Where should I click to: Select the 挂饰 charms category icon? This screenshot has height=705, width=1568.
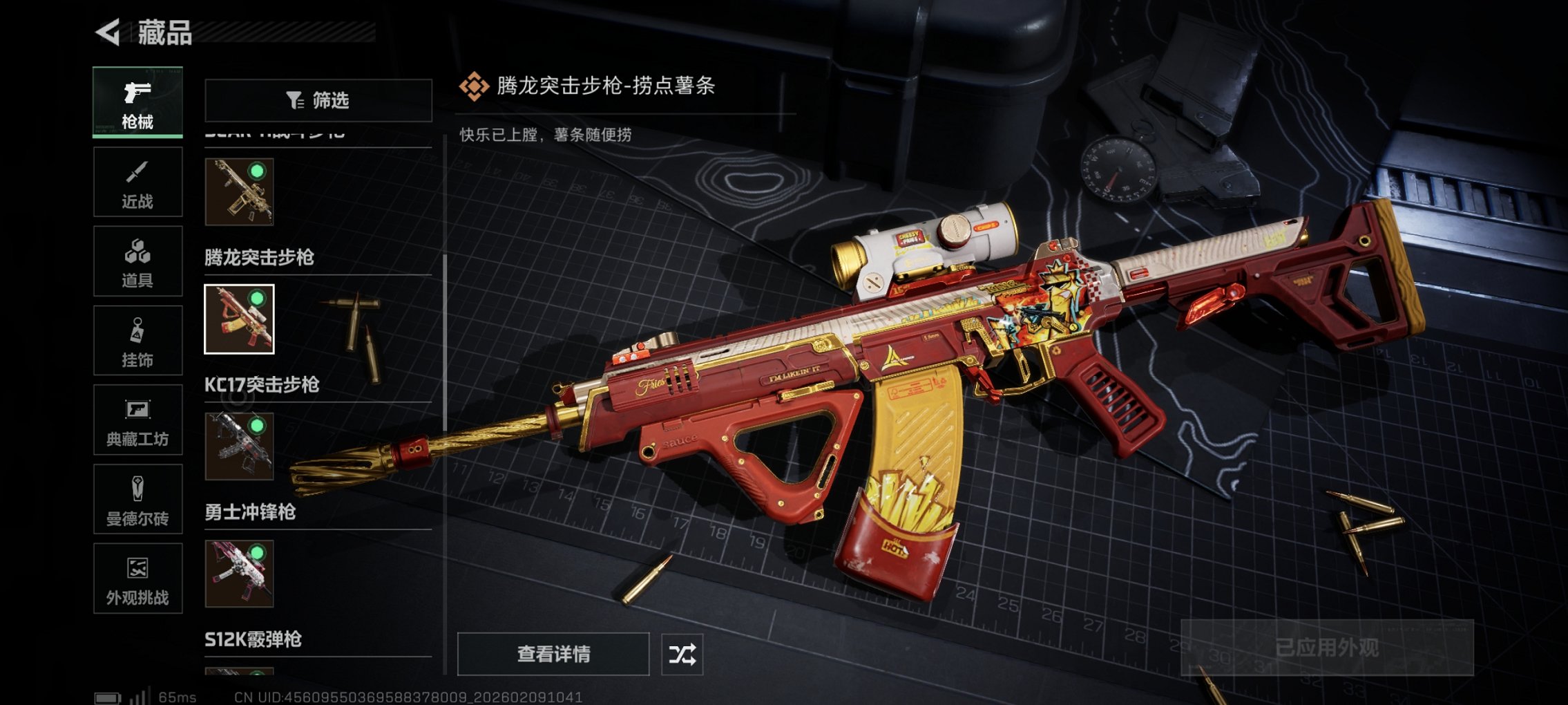tap(137, 340)
